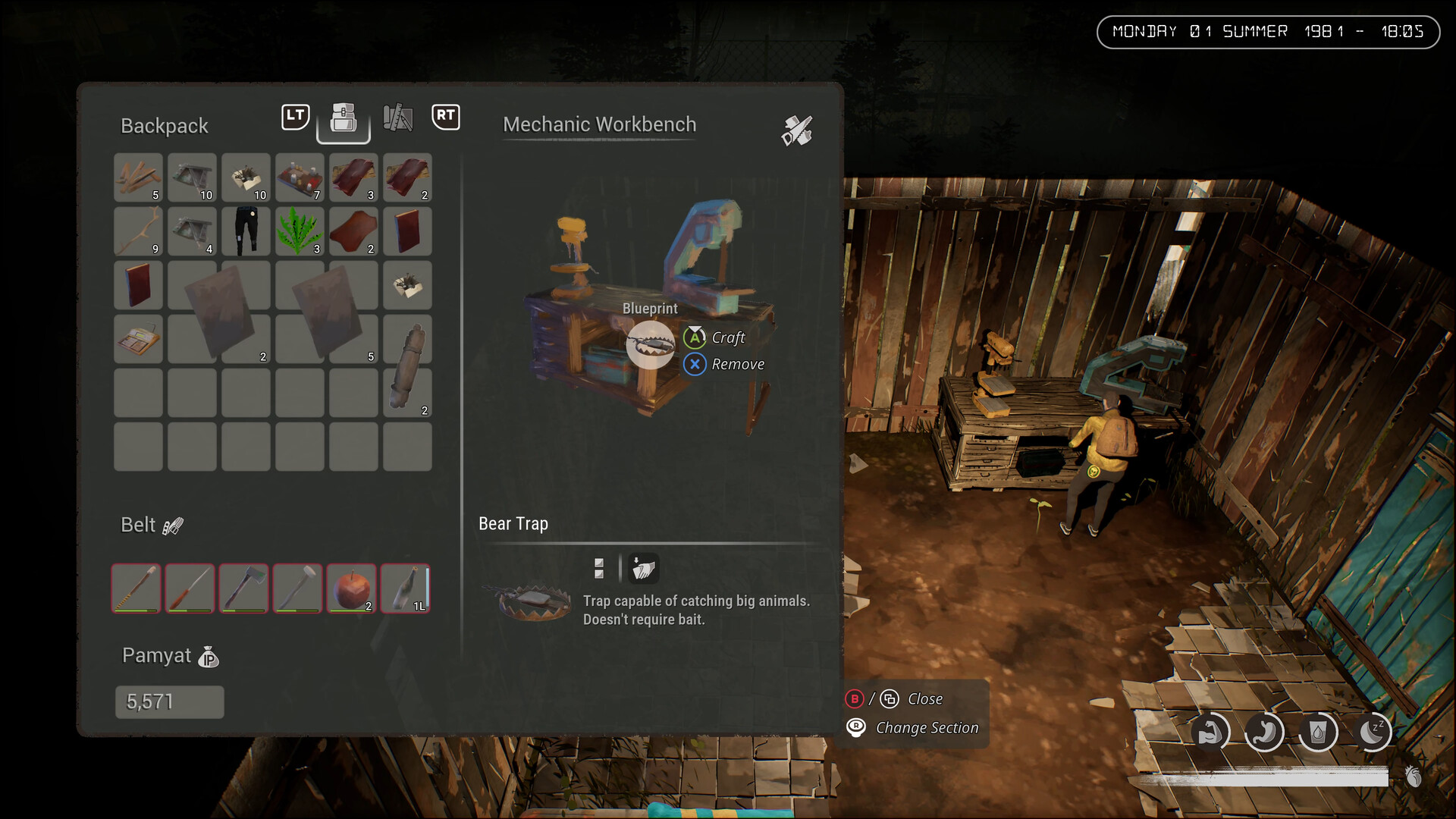Select the black trousers in backpack
This screenshot has width=1456, height=819.
tap(246, 231)
